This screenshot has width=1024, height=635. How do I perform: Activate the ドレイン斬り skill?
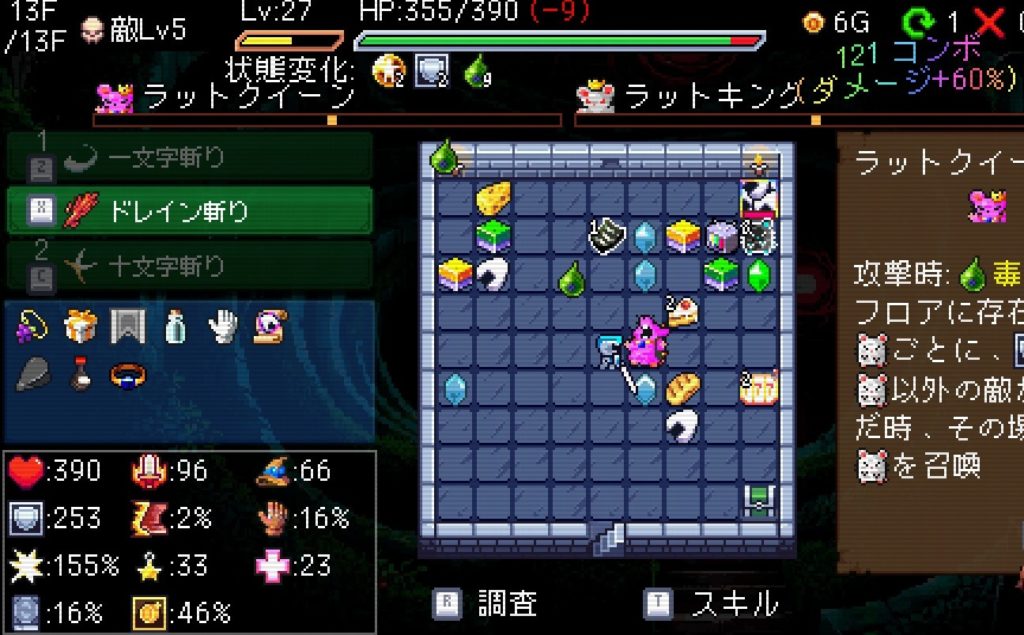[x=189, y=211]
